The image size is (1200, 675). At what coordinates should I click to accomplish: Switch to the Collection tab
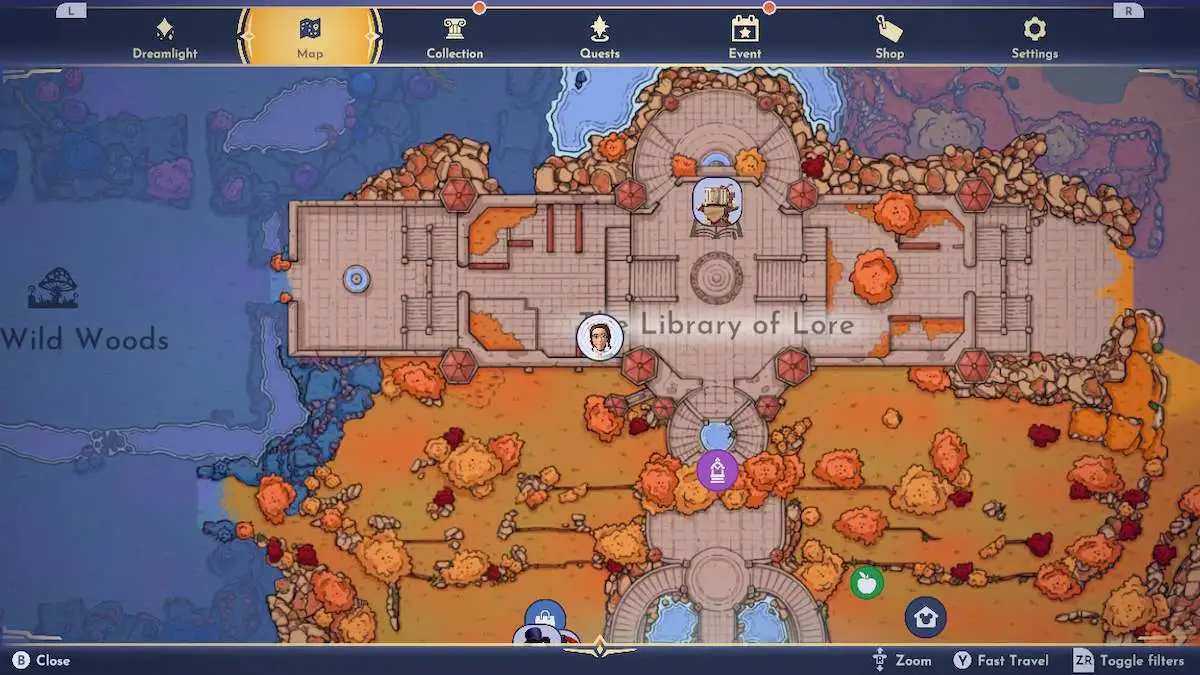click(x=455, y=38)
